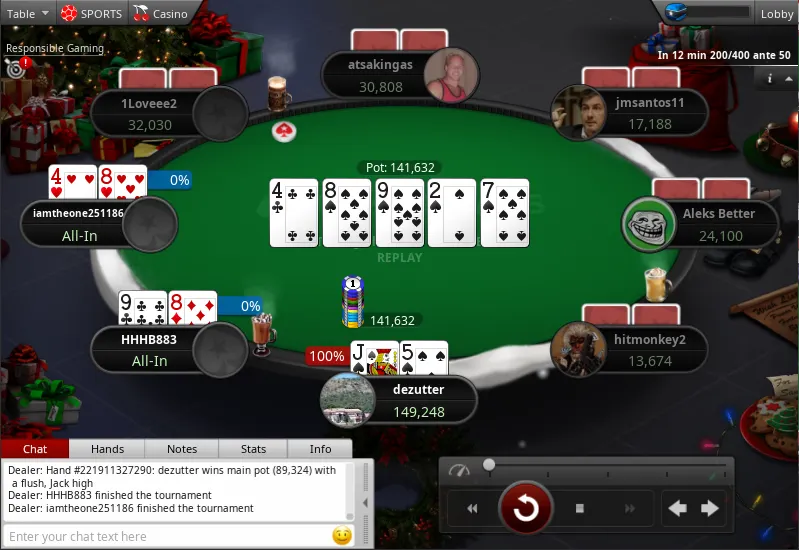Open the Notes tab
The width and height of the screenshot is (799, 550).
182,449
